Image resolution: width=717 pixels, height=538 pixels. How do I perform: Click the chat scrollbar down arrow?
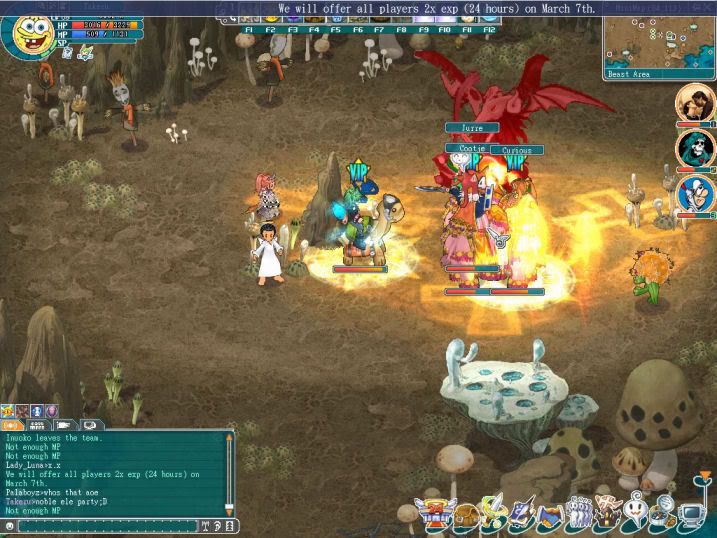[230, 509]
